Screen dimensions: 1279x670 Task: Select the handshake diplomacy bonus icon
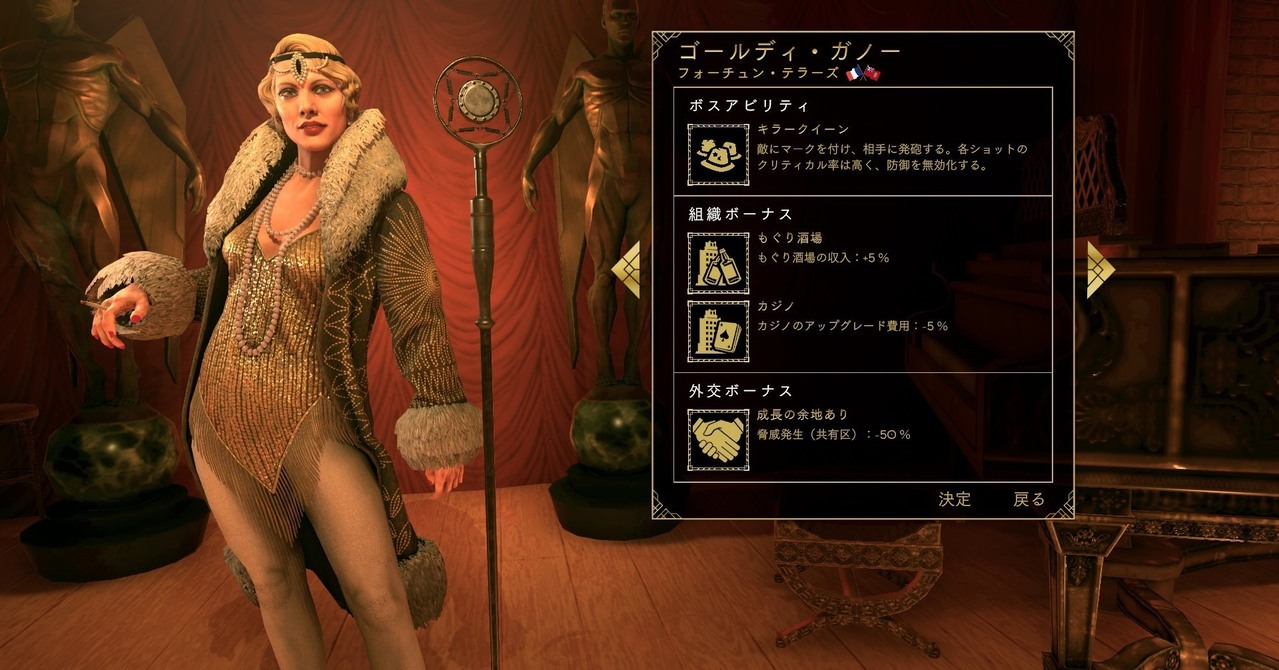pyautogui.click(x=718, y=439)
